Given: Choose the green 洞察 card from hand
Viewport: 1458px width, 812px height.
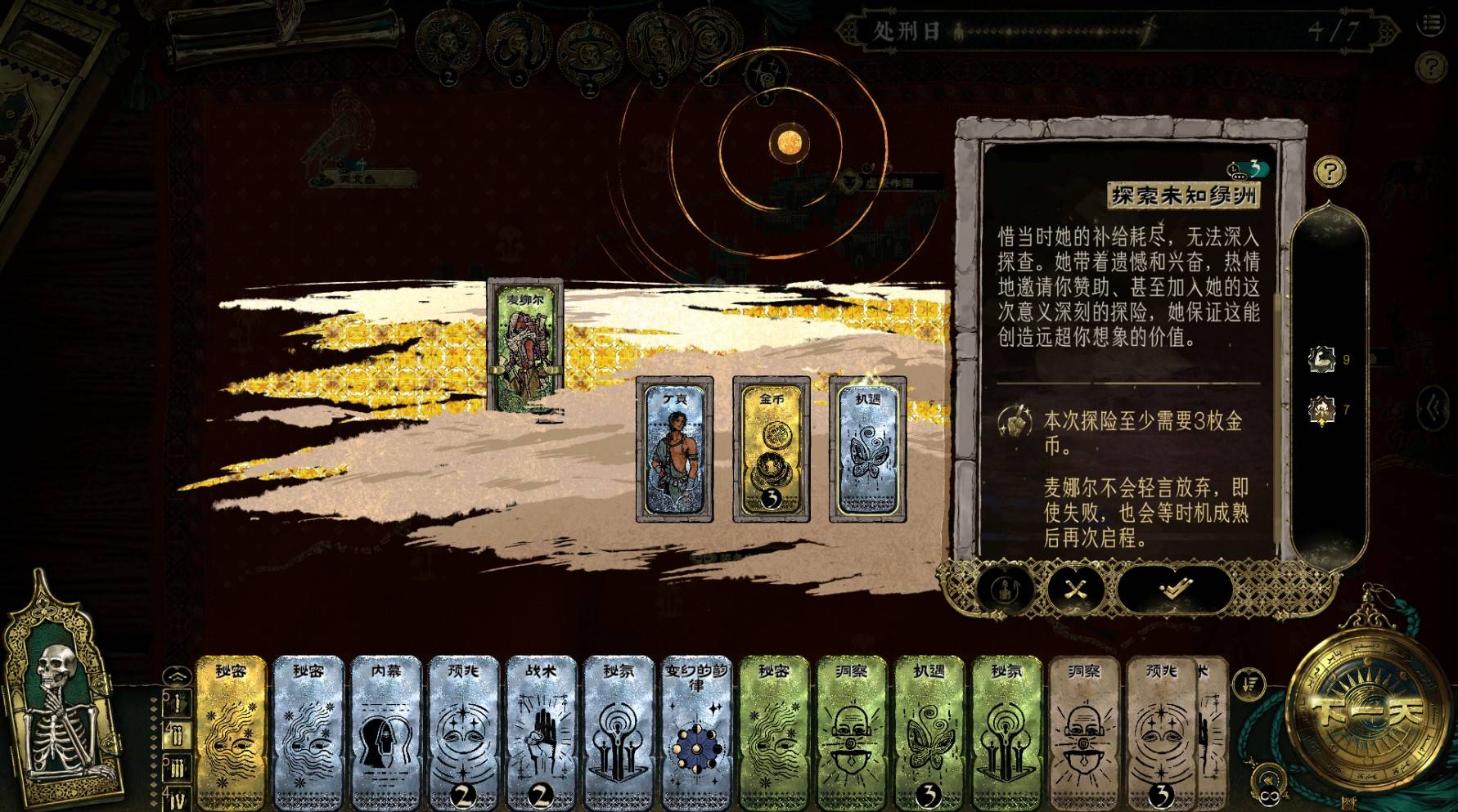Looking at the screenshot, I should point(850,732).
